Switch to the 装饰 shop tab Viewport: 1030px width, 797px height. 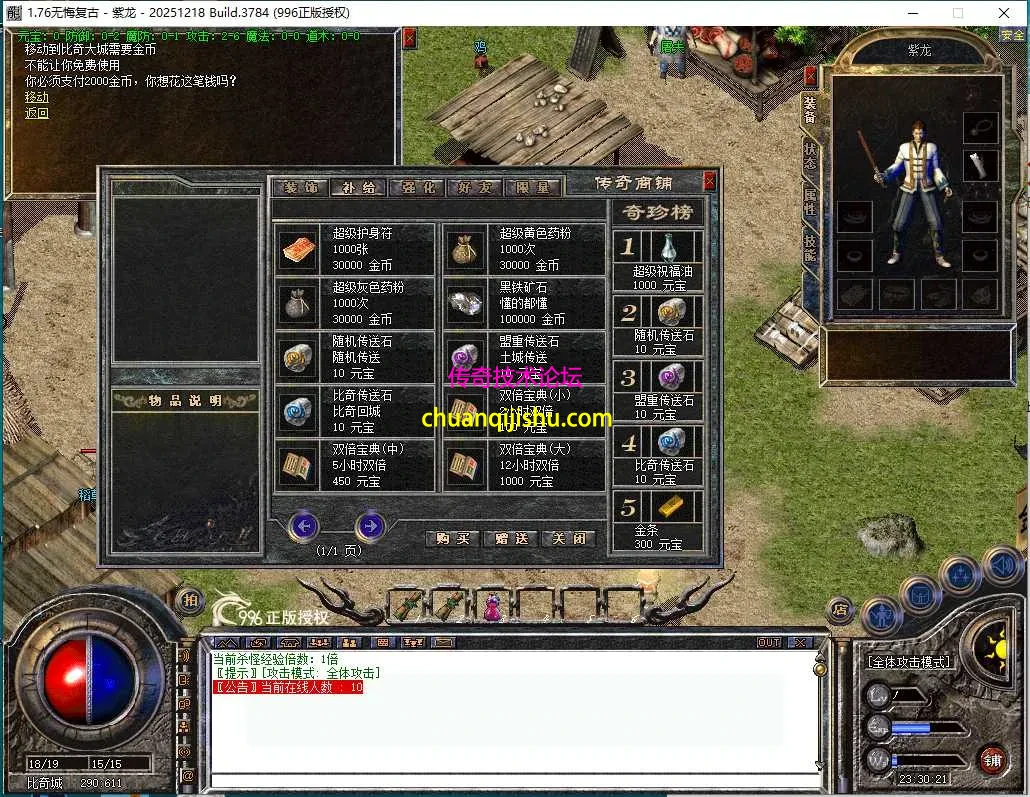[299, 187]
